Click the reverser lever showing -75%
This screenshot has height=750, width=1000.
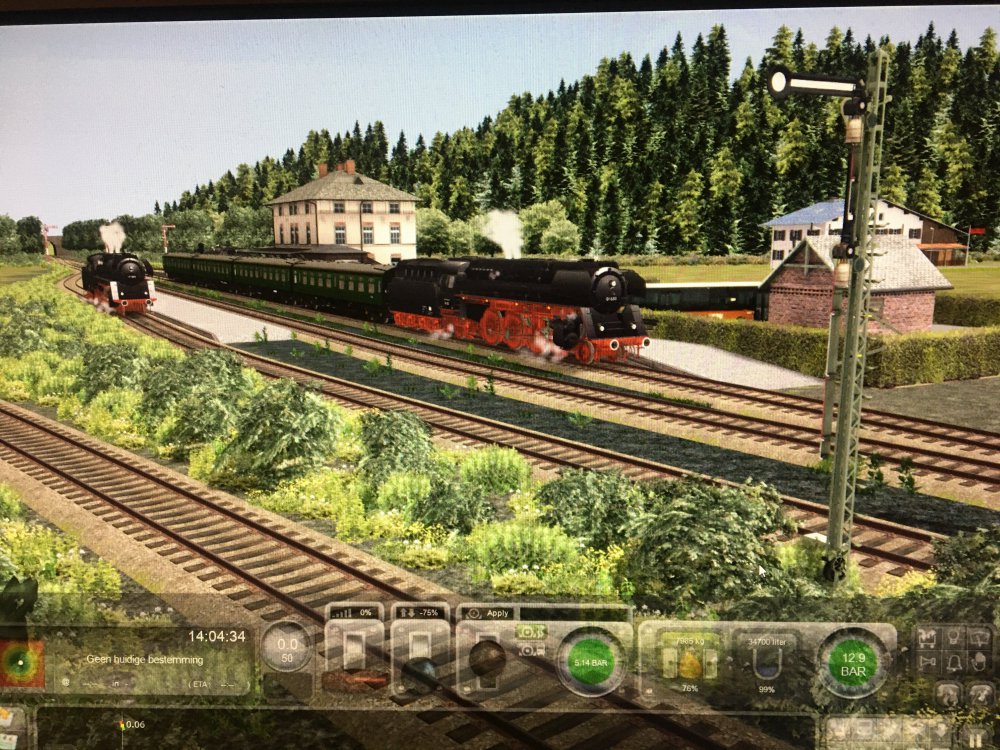click(x=419, y=648)
